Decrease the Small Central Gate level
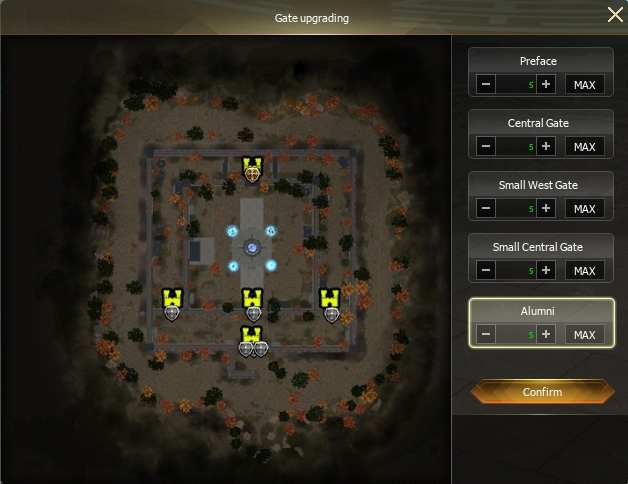 click(x=486, y=271)
